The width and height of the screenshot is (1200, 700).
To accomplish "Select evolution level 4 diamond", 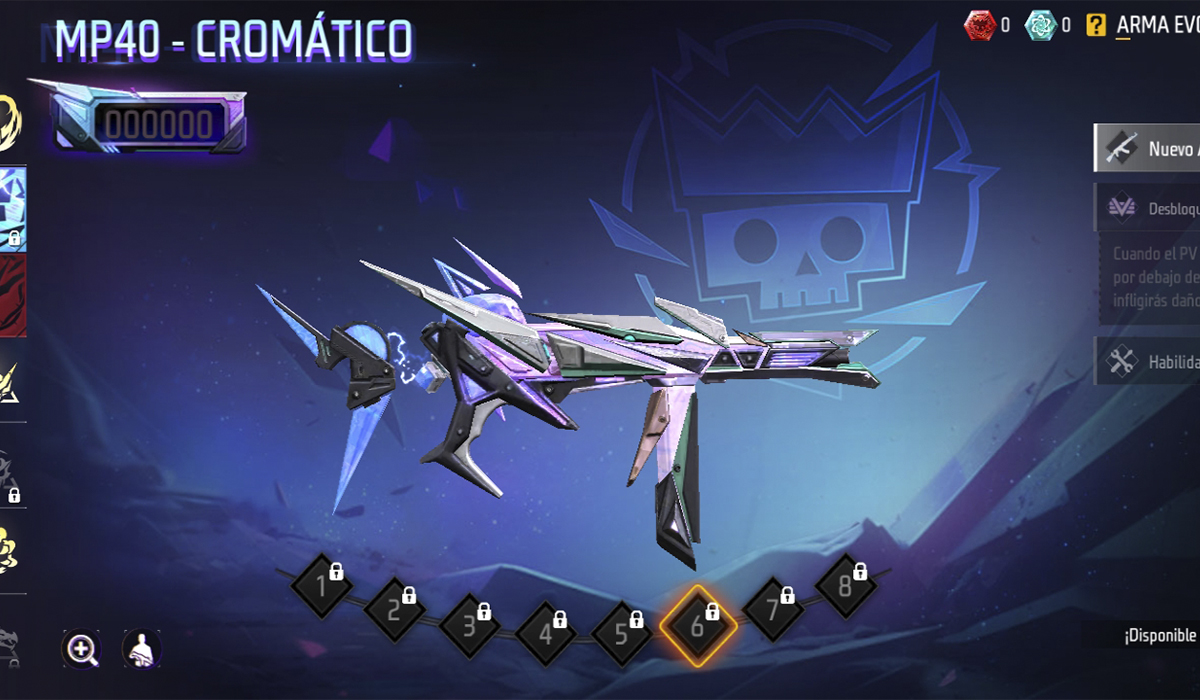I will click(546, 634).
